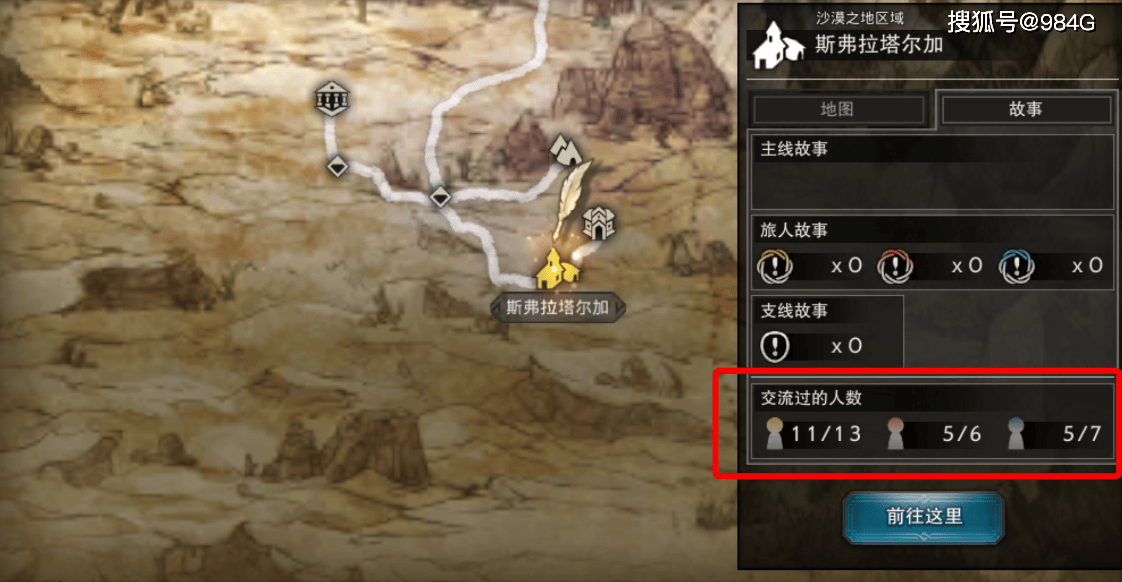This screenshot has width=1122, height=582.
Task: Choose the mountain cave map marker
Action: [x=565, y=149]
